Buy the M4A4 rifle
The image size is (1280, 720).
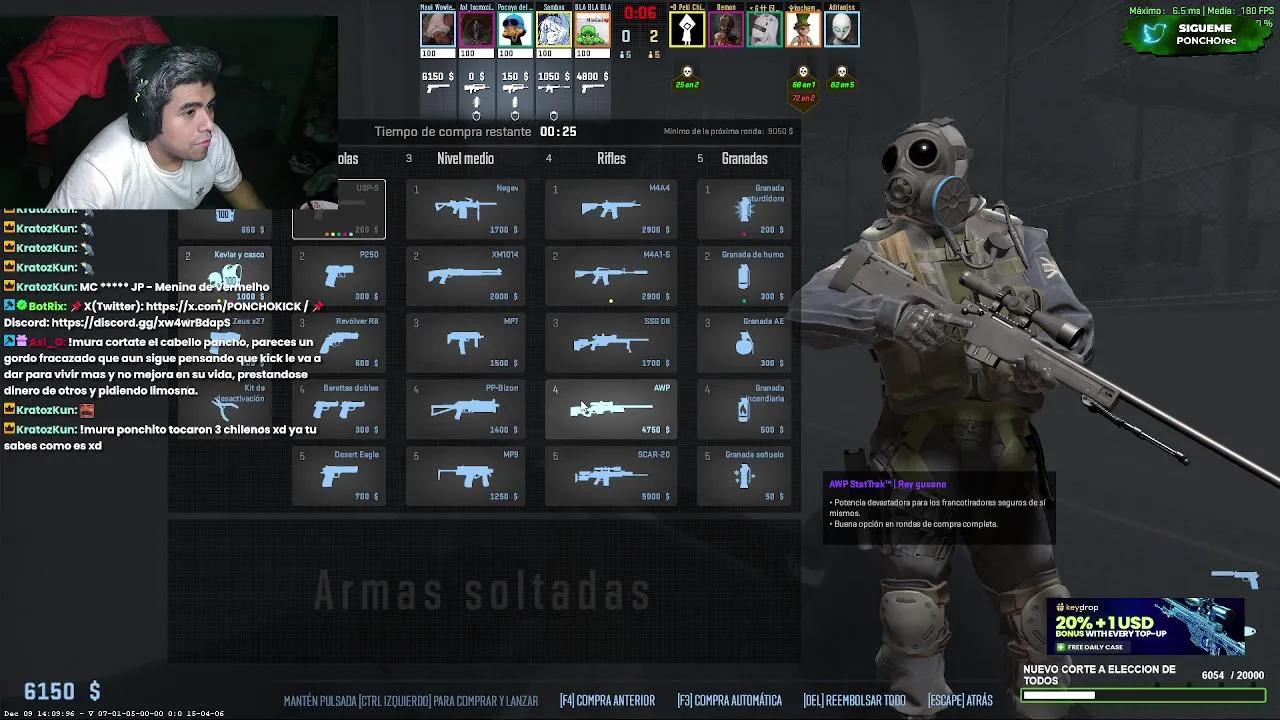click(611, 207)
